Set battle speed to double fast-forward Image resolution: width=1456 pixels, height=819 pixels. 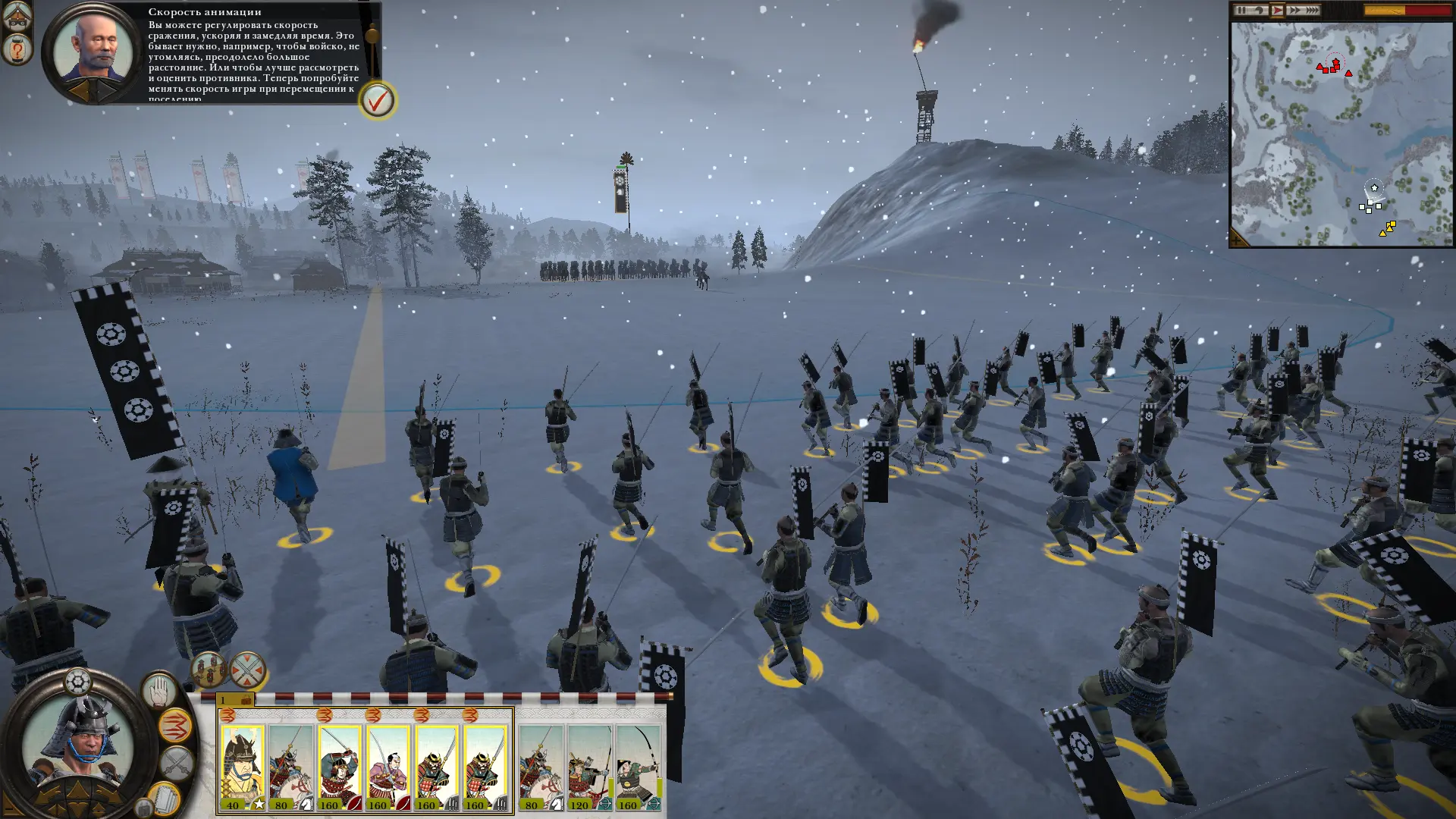point(1294,11)
